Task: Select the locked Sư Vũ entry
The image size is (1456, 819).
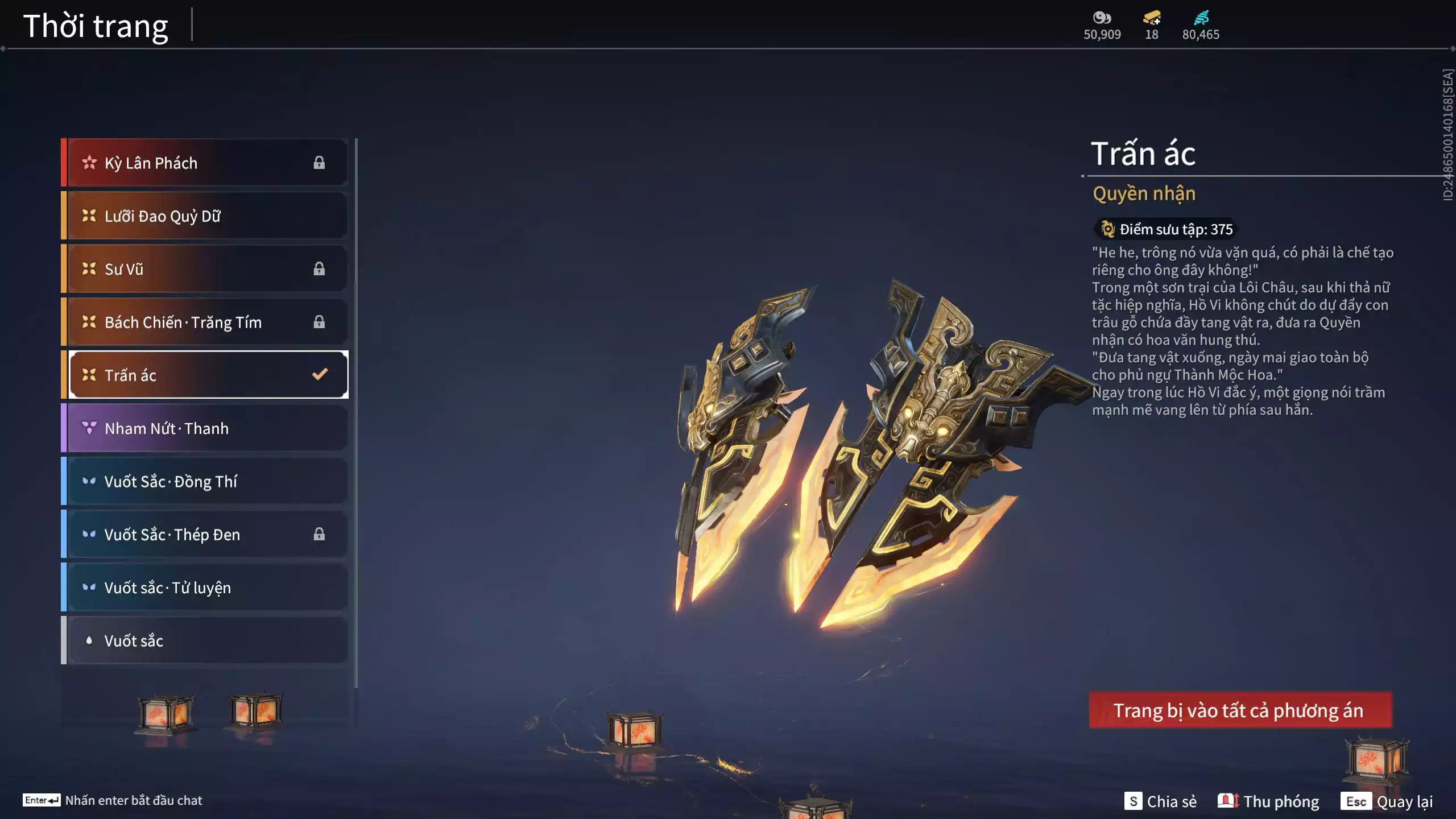Action: point(205,269)
